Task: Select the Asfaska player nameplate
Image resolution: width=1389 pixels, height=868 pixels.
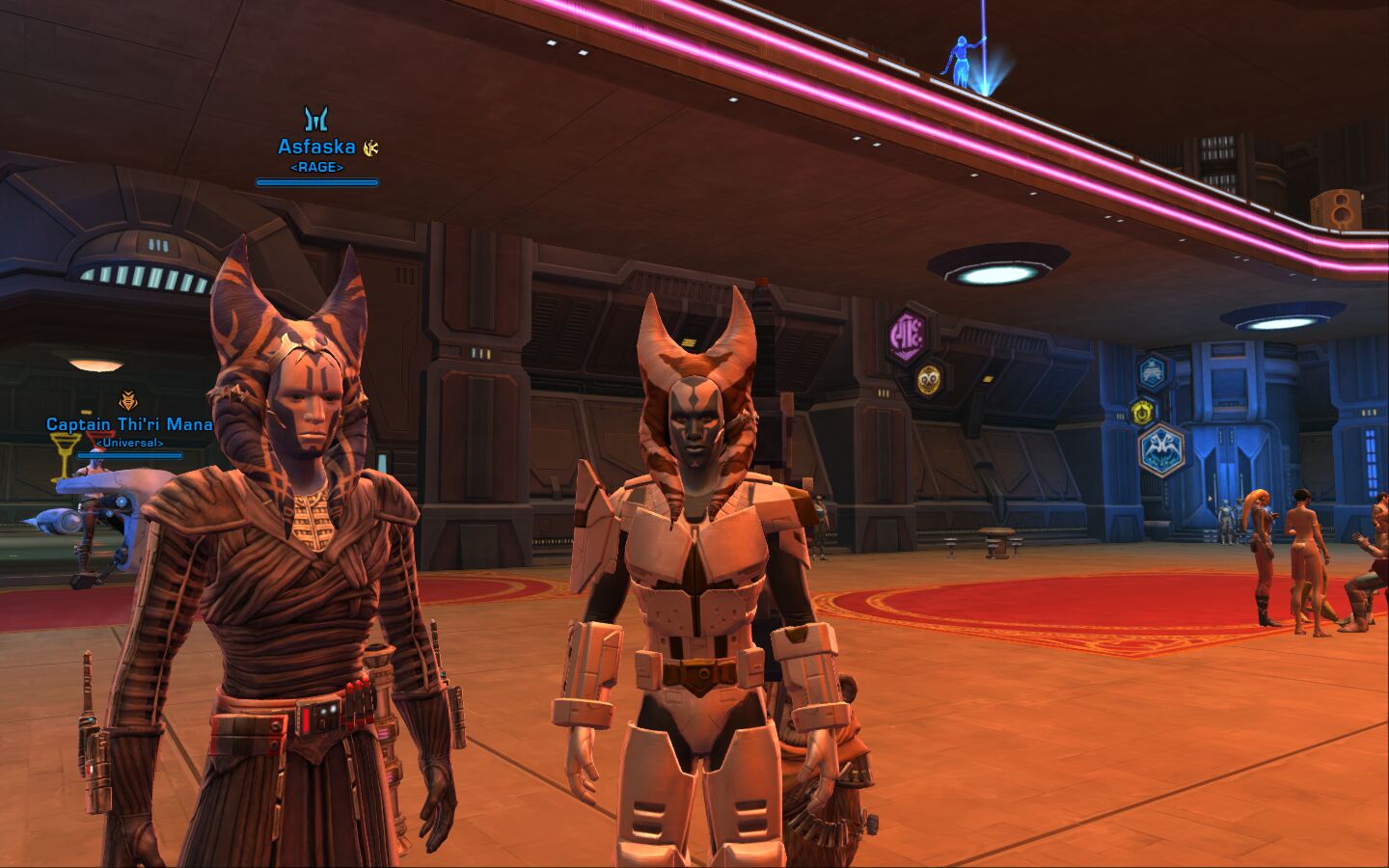Action: point(316,147)
